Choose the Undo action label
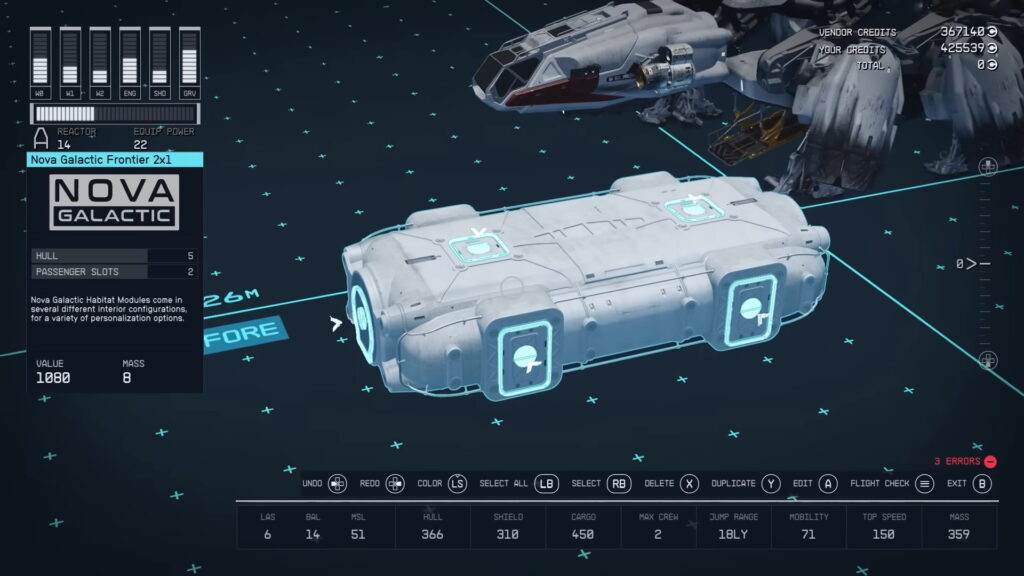The width and height of the screenshot is (1024, 576). coord(313,484)
